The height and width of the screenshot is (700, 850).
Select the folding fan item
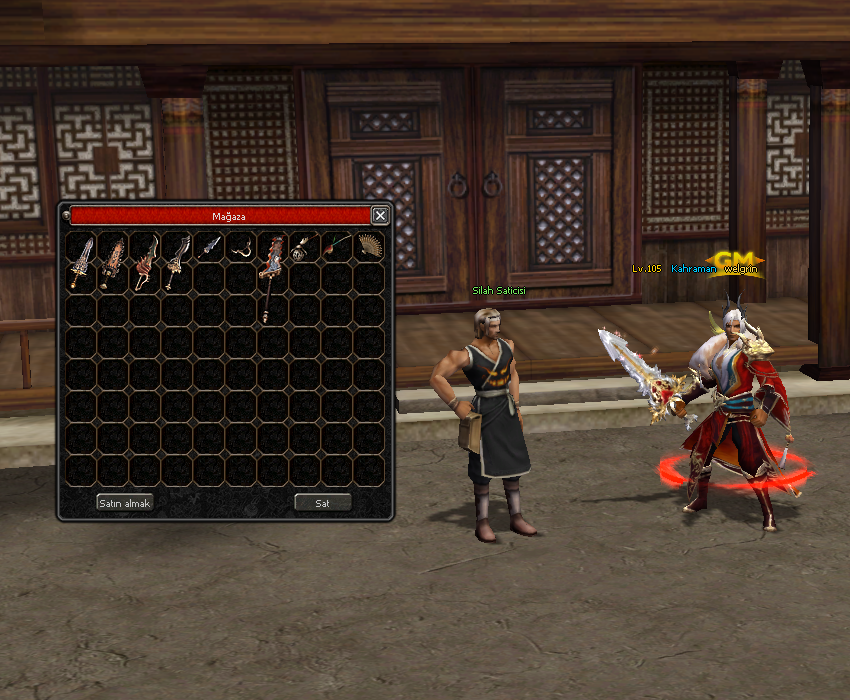tap(369, 247)
